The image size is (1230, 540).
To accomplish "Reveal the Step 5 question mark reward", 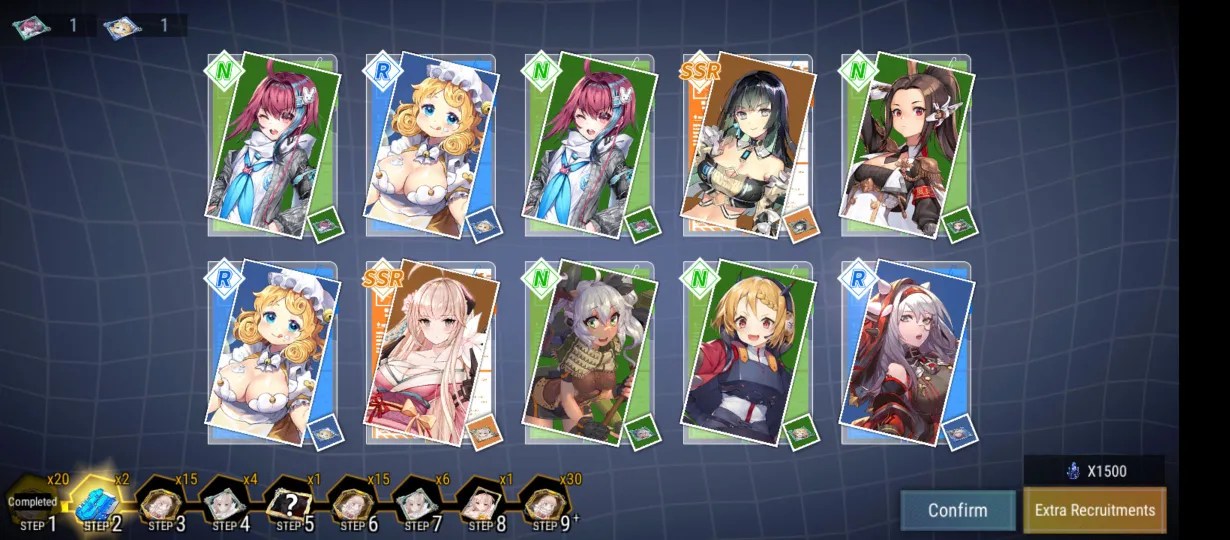I will click(x=289, y=505).
